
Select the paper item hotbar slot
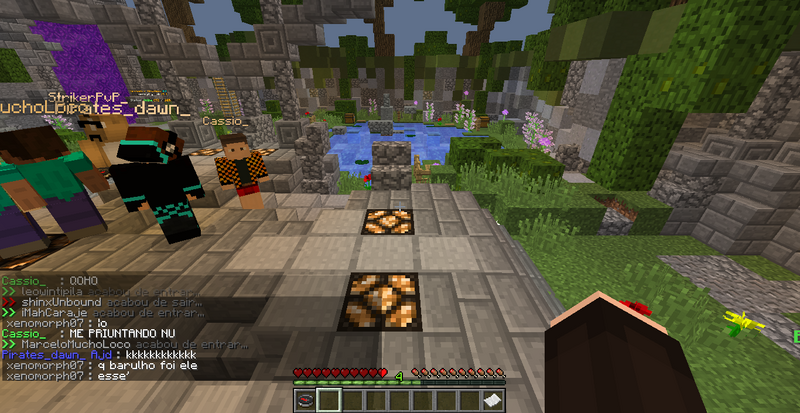coord(494,400)
